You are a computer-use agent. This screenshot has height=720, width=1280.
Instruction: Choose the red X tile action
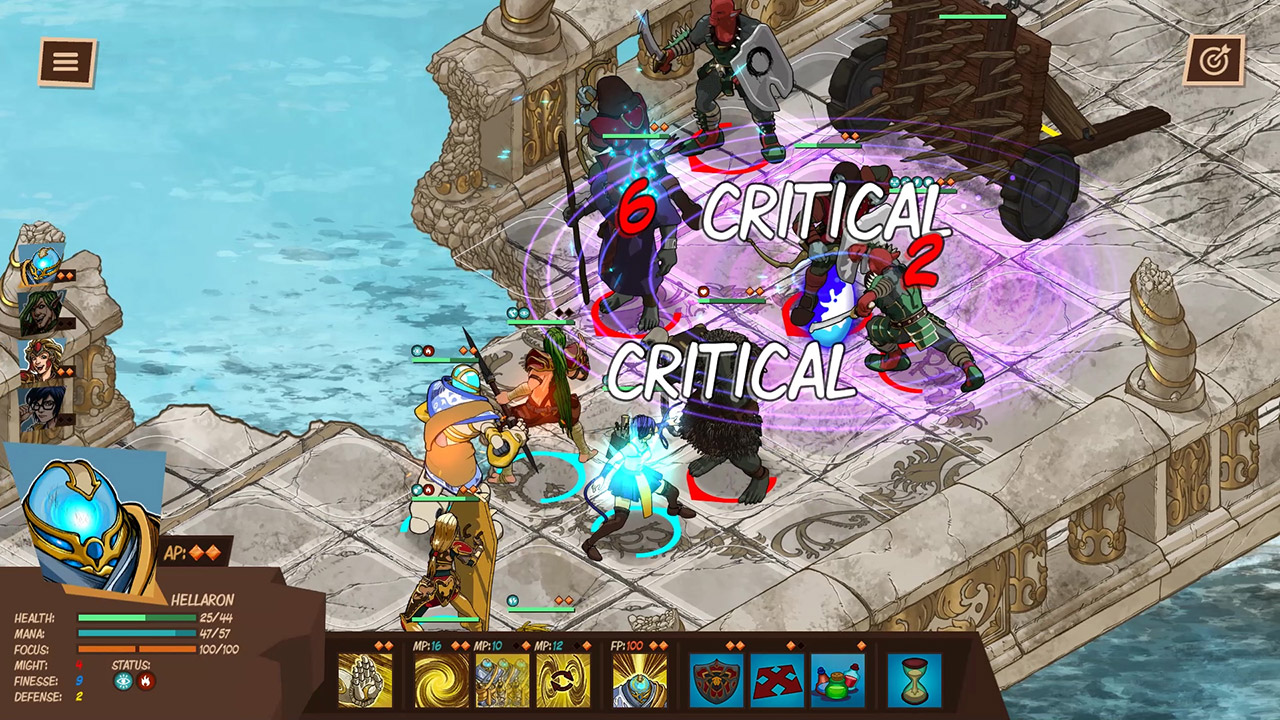777,680
